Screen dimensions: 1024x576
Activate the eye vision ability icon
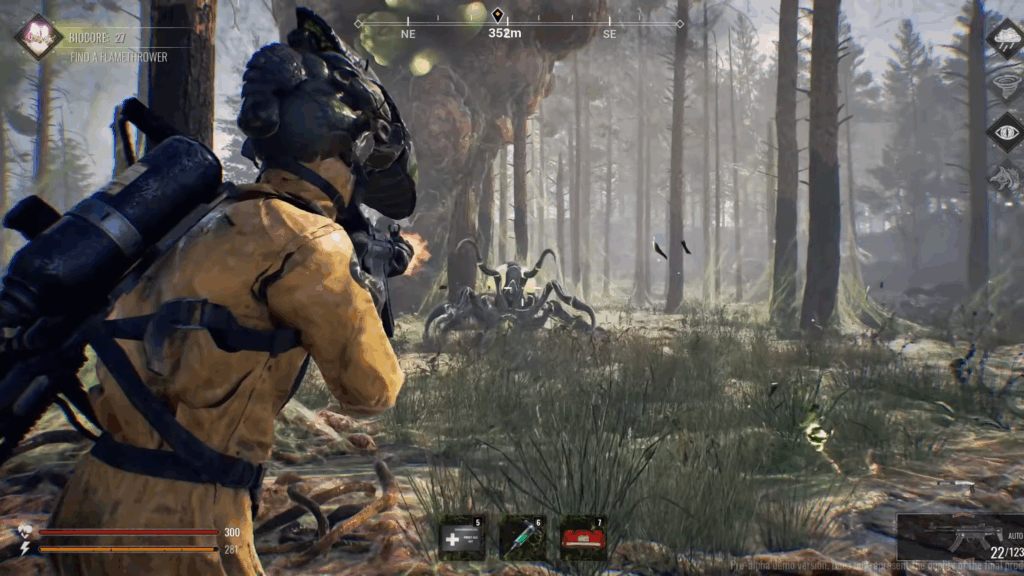[x=1004, y=132]
